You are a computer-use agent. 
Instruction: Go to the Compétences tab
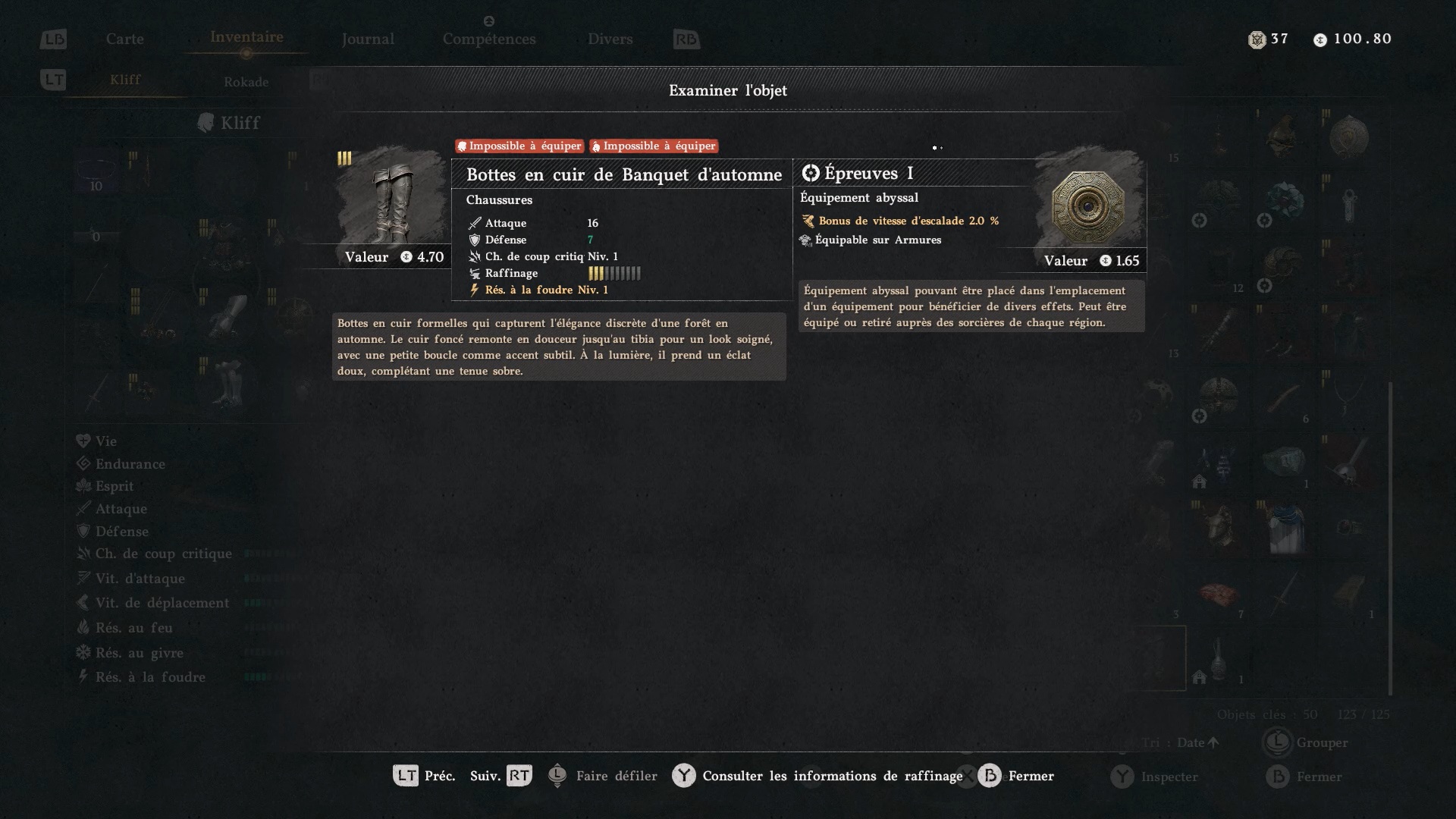pos(489,39)
